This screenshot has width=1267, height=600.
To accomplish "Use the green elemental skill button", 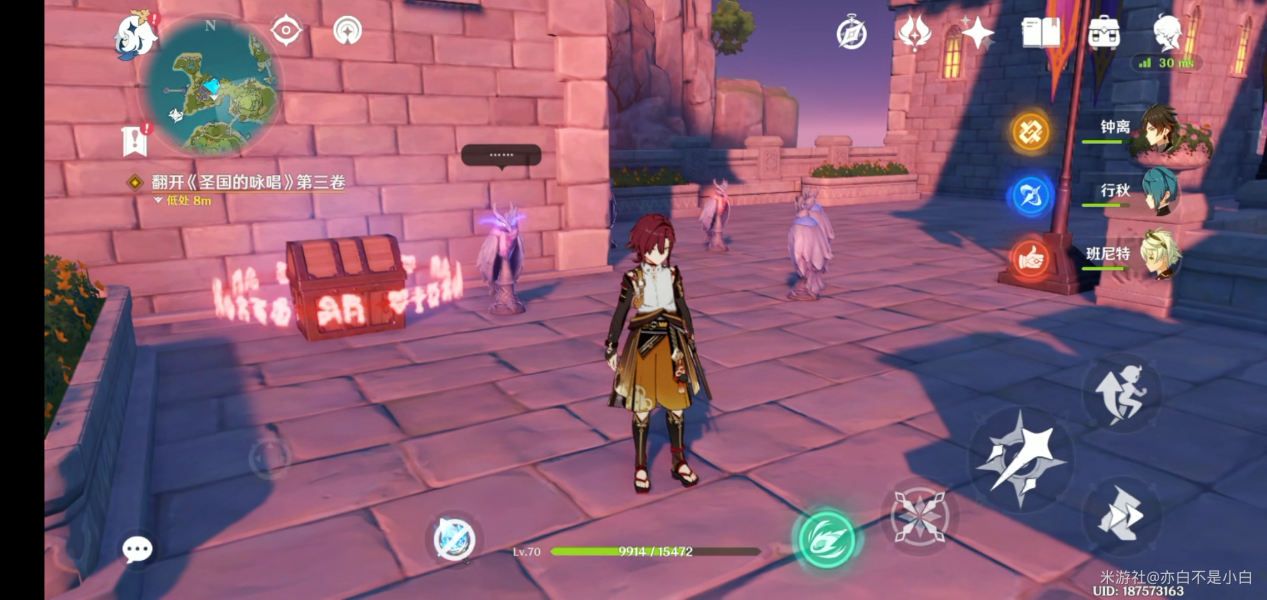I will (x=826, y=538).
